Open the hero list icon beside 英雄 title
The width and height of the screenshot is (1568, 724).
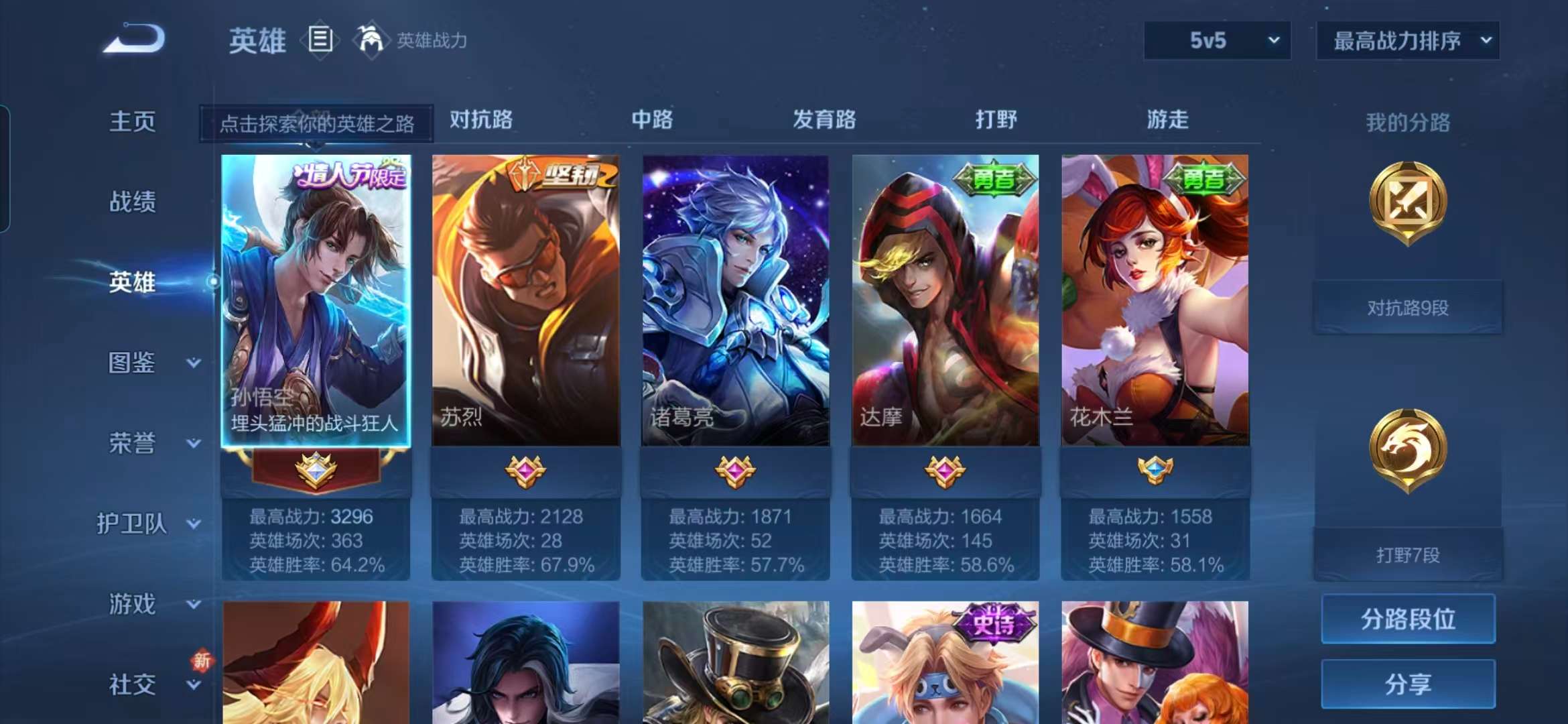pyautogui.click(x=322, y=40)
